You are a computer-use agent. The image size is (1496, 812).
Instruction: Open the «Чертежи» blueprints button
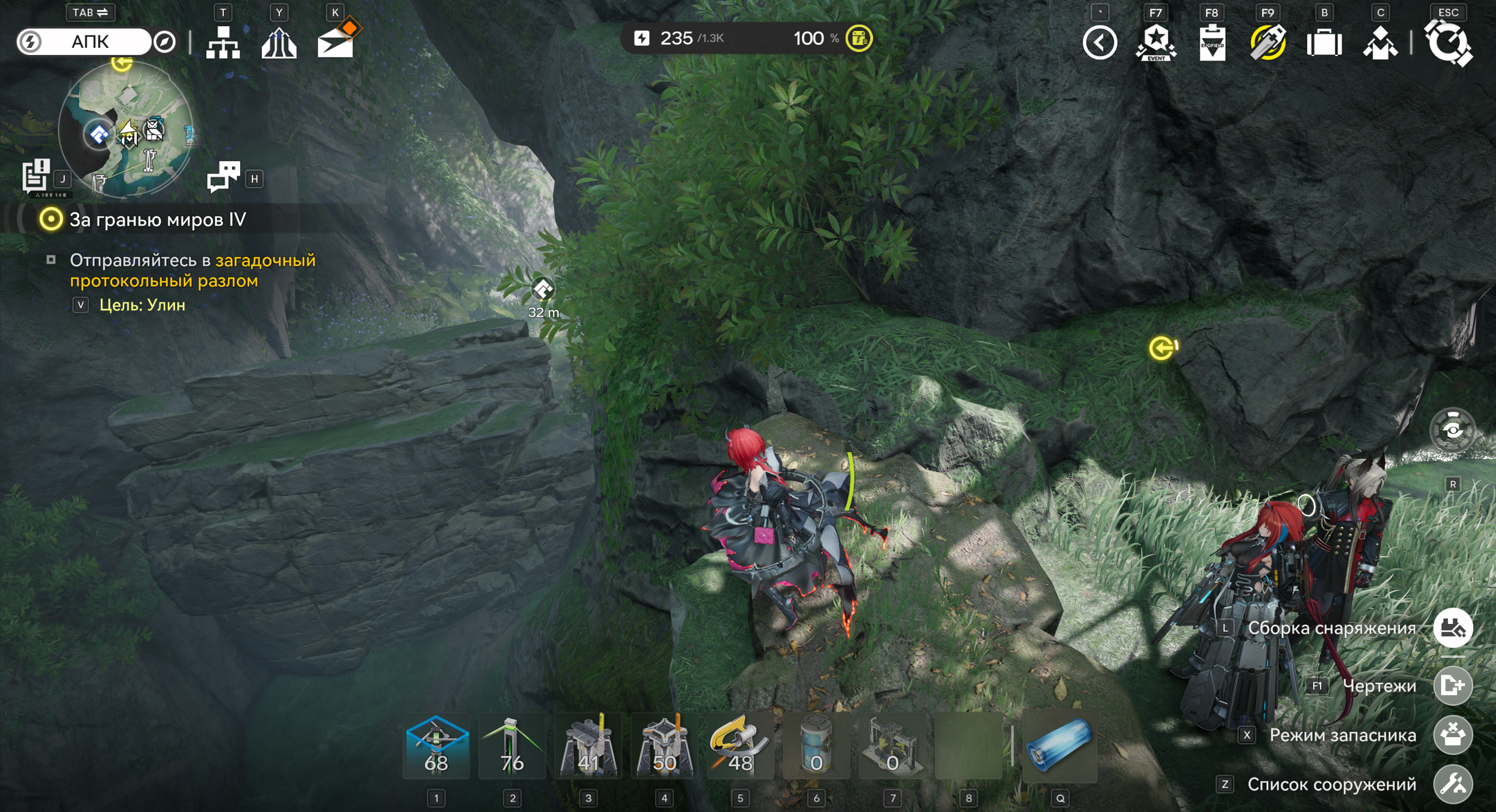click(x=1453, y=685)
